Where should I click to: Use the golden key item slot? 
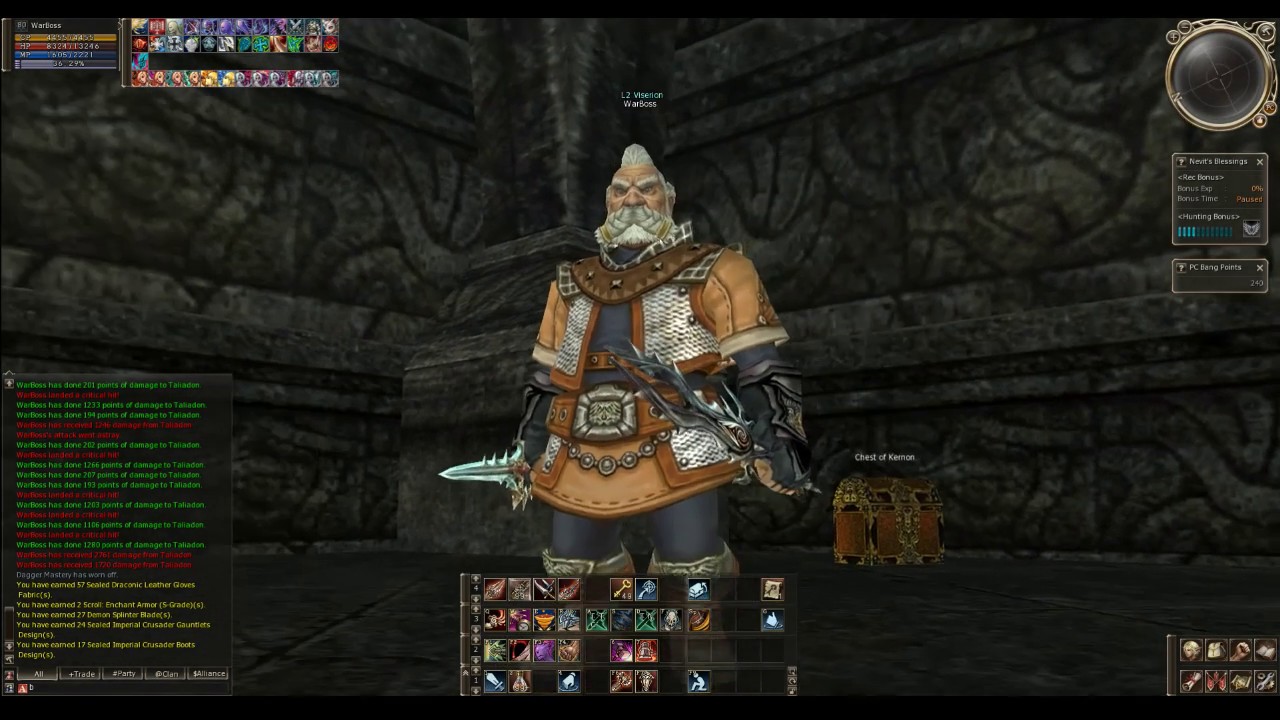coord(621,590)
